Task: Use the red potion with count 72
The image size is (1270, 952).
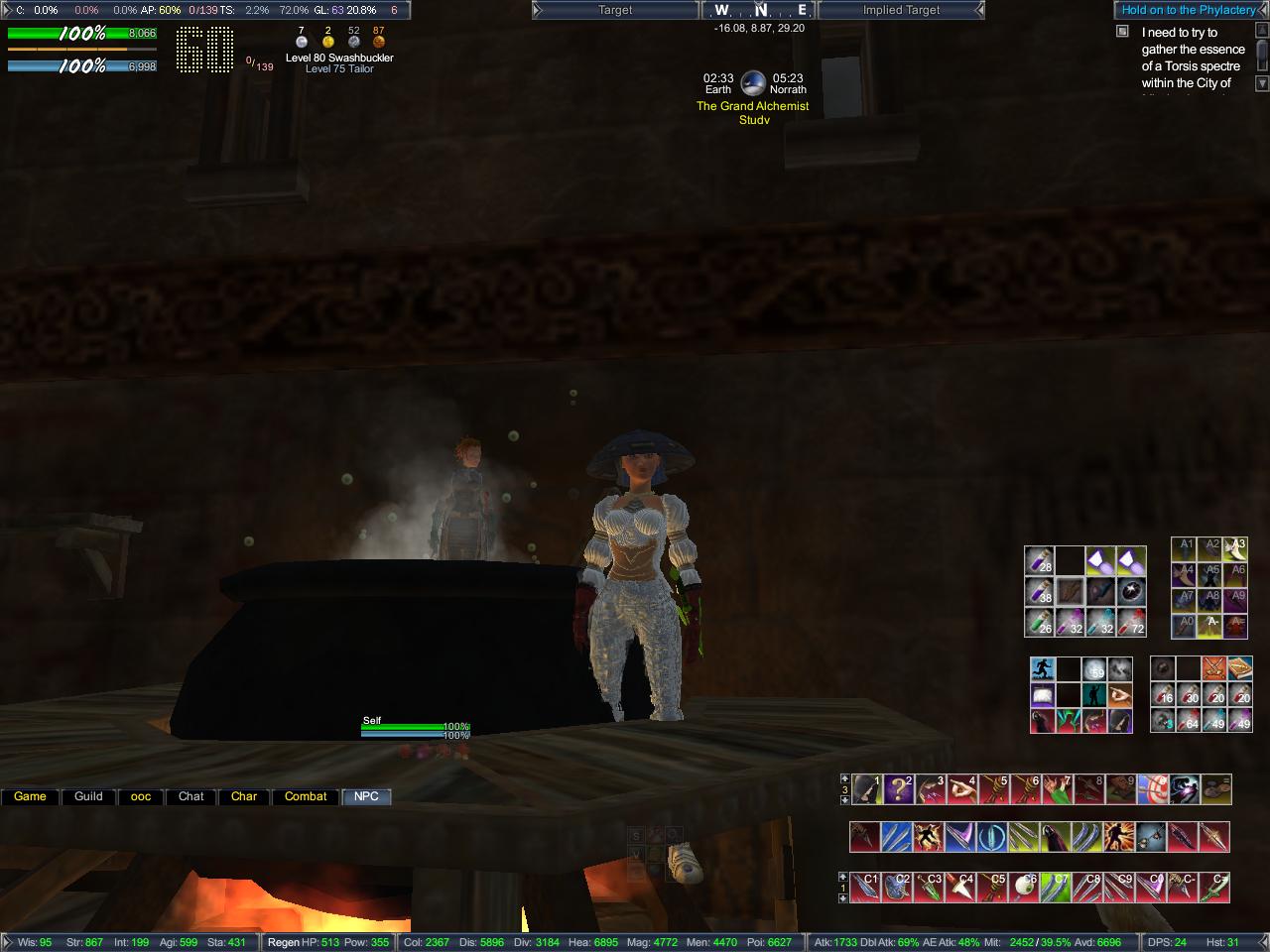Action: coord(1132,623)
